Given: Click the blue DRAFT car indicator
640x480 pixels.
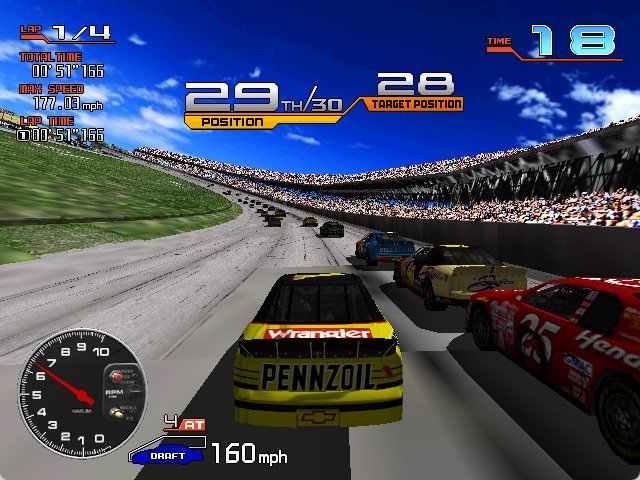Looking at the screenshot, I should [x=166, y=454].
